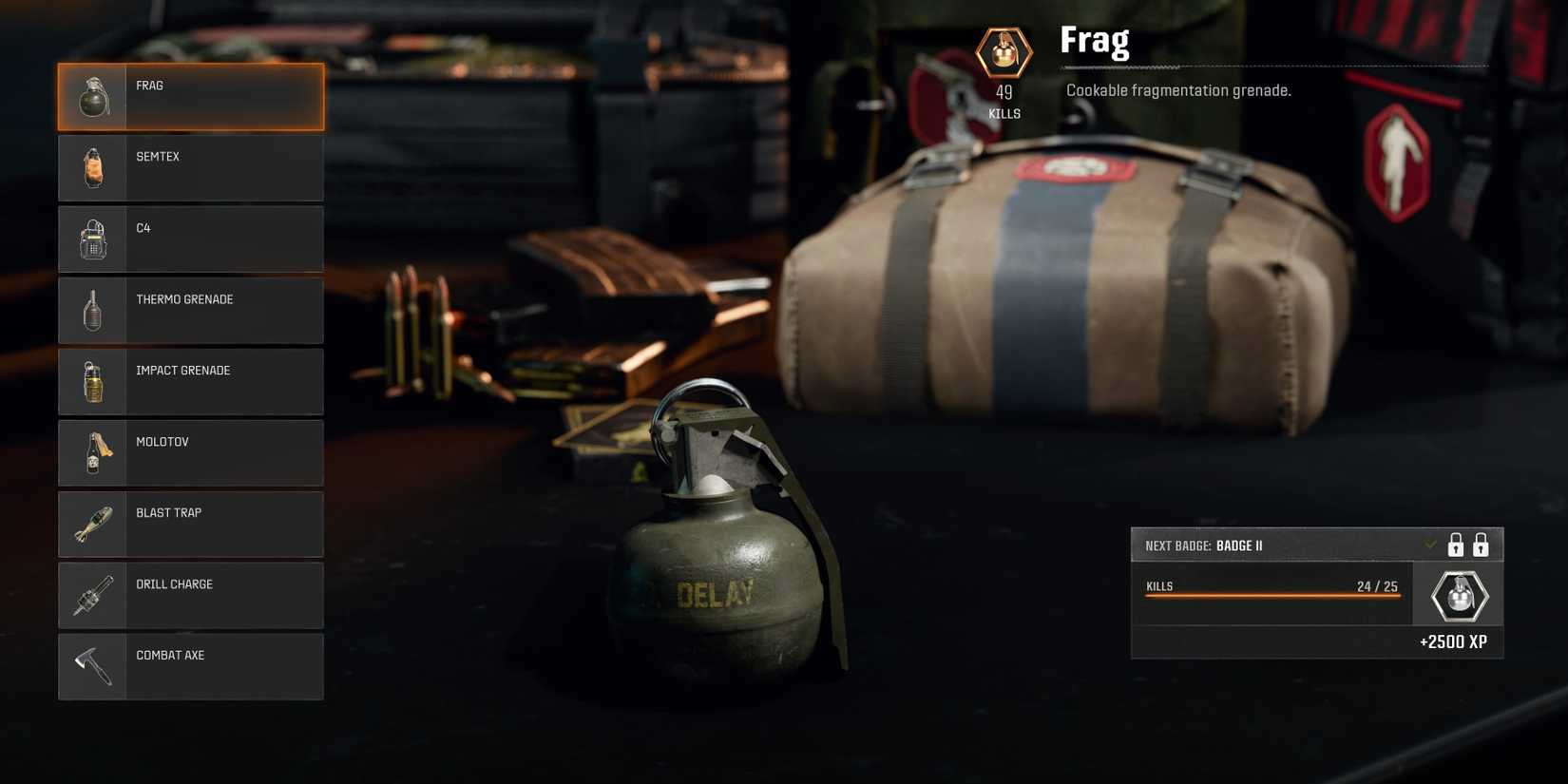
Task: Select the Blast Trap icon
Action: click(91, 524)
